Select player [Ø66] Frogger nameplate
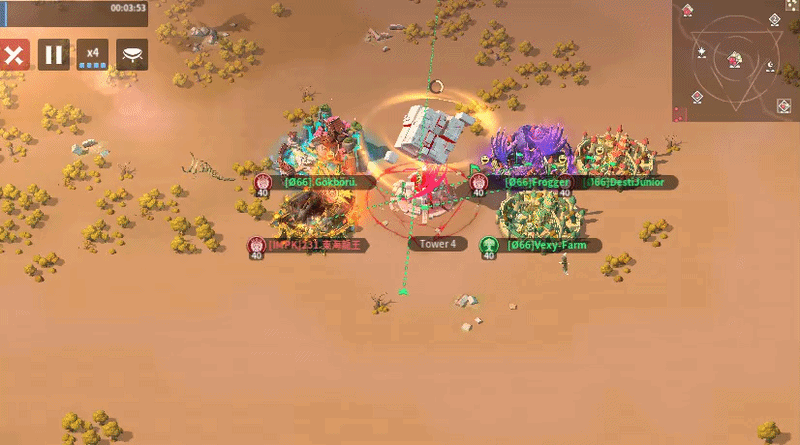Screen dimensions: 800x445 pyautogui.click(x=538, y=182)
